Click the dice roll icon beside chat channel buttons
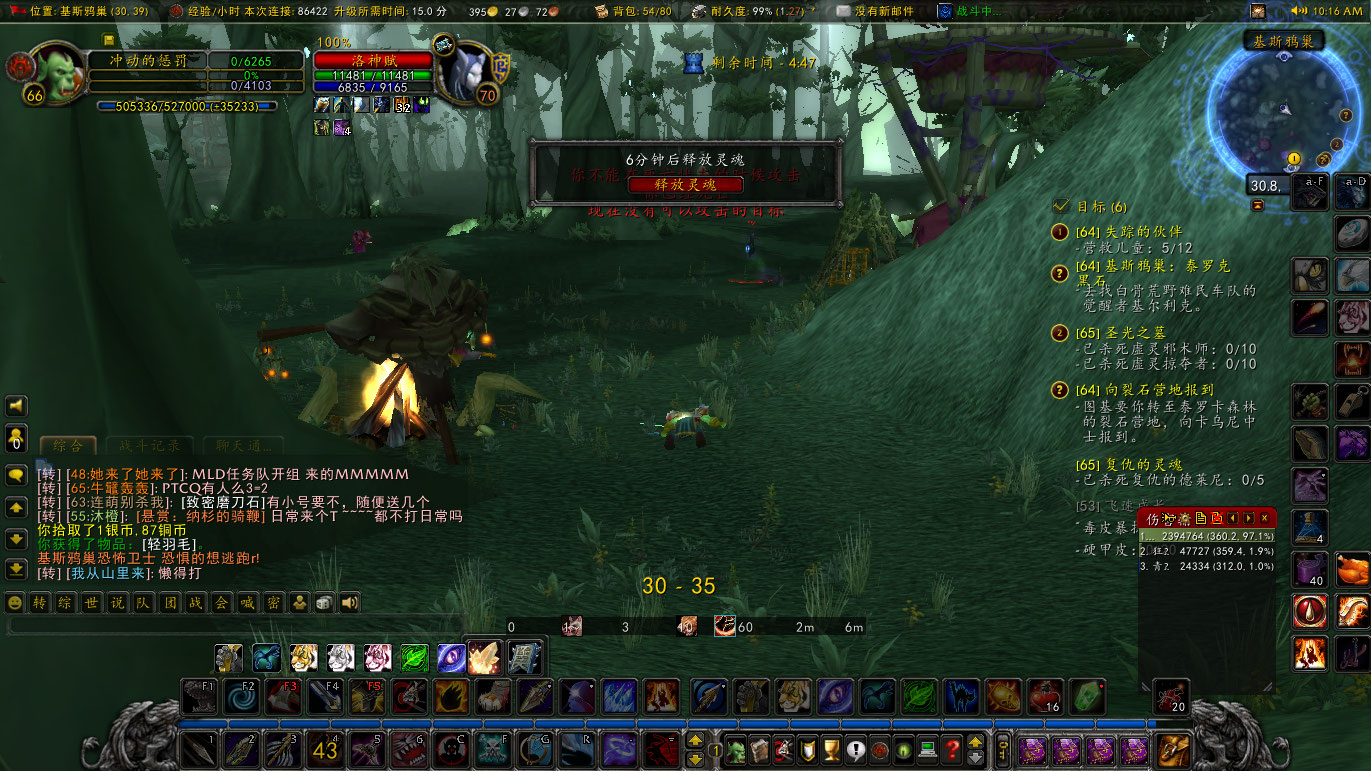 point(323,603)
